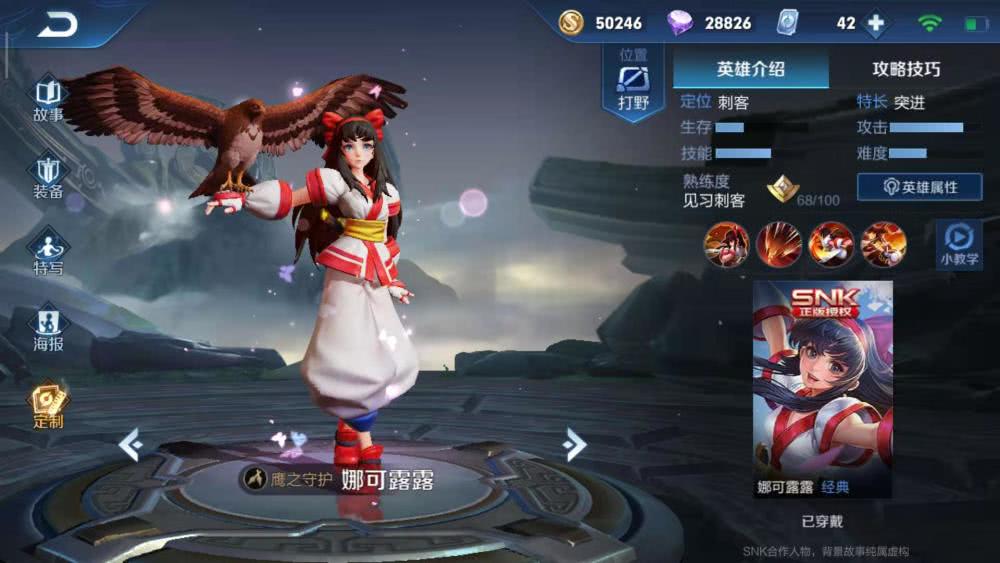Screen dimensions: 1000x563
Task: Play the 小教学 tutorial video
Action: coord(958,244)
